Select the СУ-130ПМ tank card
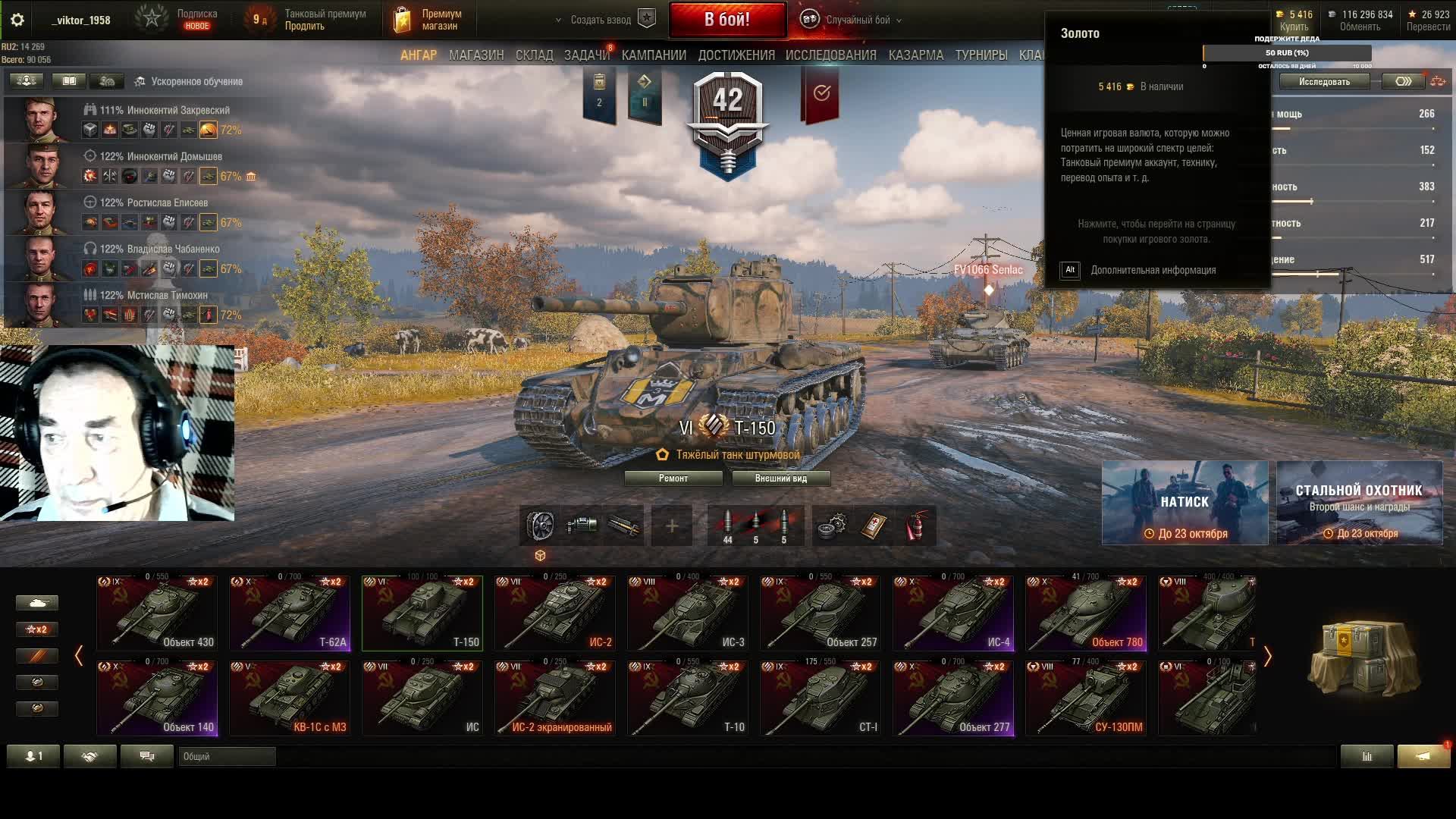The image size is (1456, 819). (1086, 698)
